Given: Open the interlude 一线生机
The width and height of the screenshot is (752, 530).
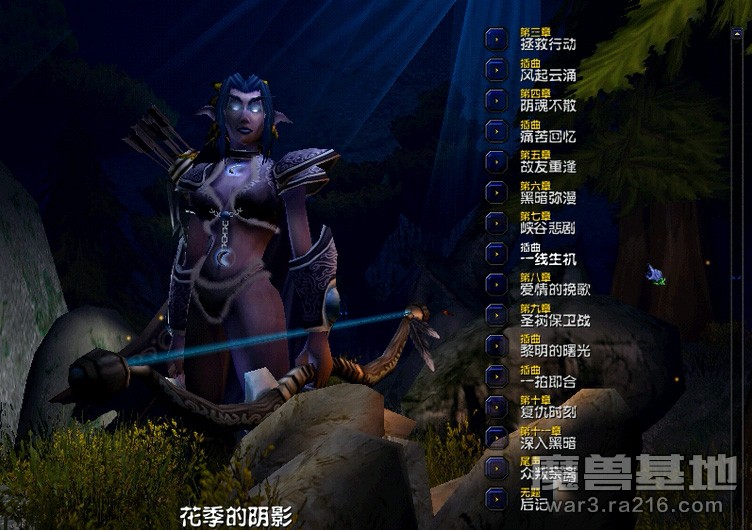Looking at the screenshot, I should click(x=497, y=253).
